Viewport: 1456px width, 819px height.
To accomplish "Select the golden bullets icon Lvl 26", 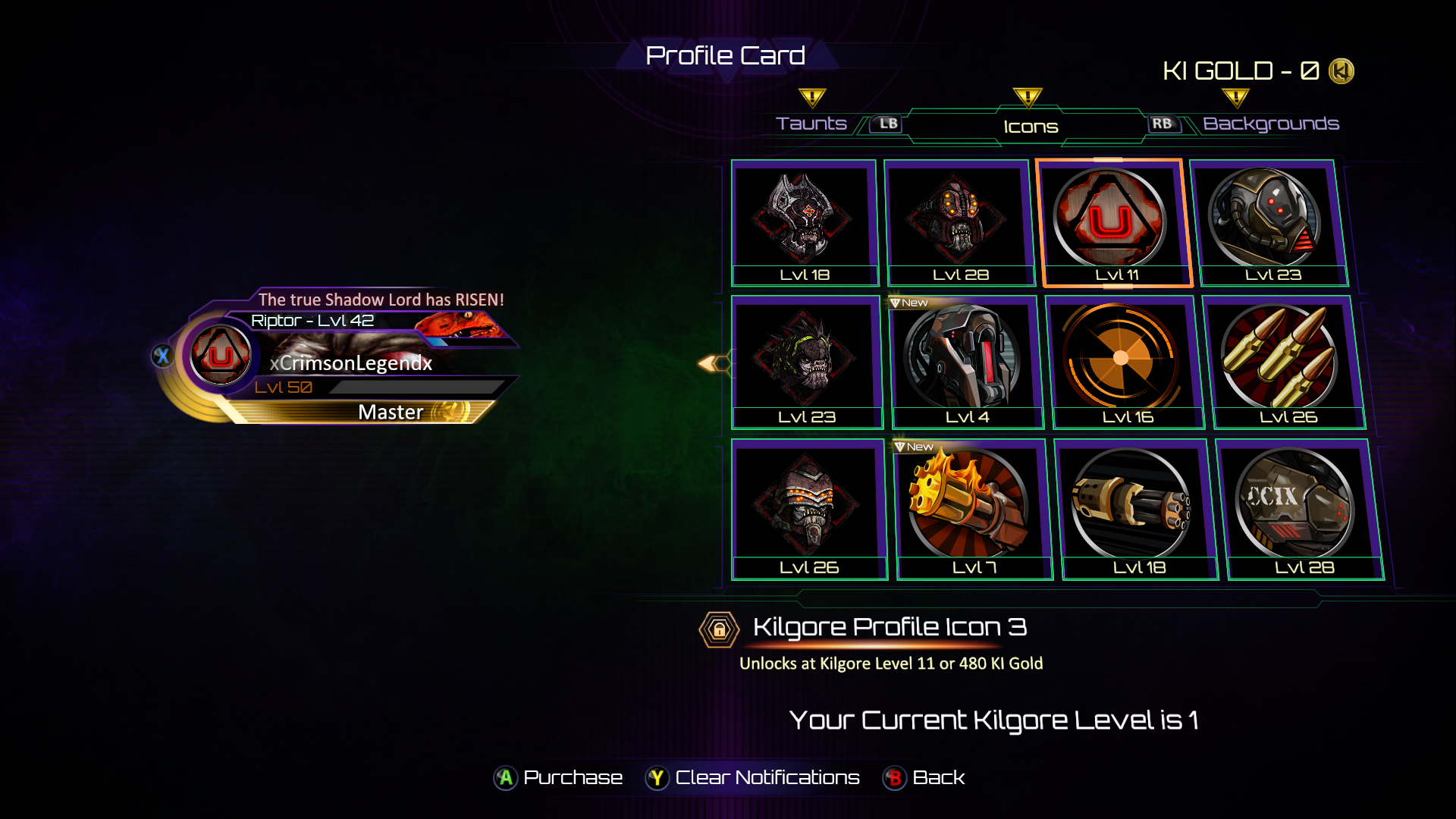I will pyautogui.click(x=1283, y=362).
